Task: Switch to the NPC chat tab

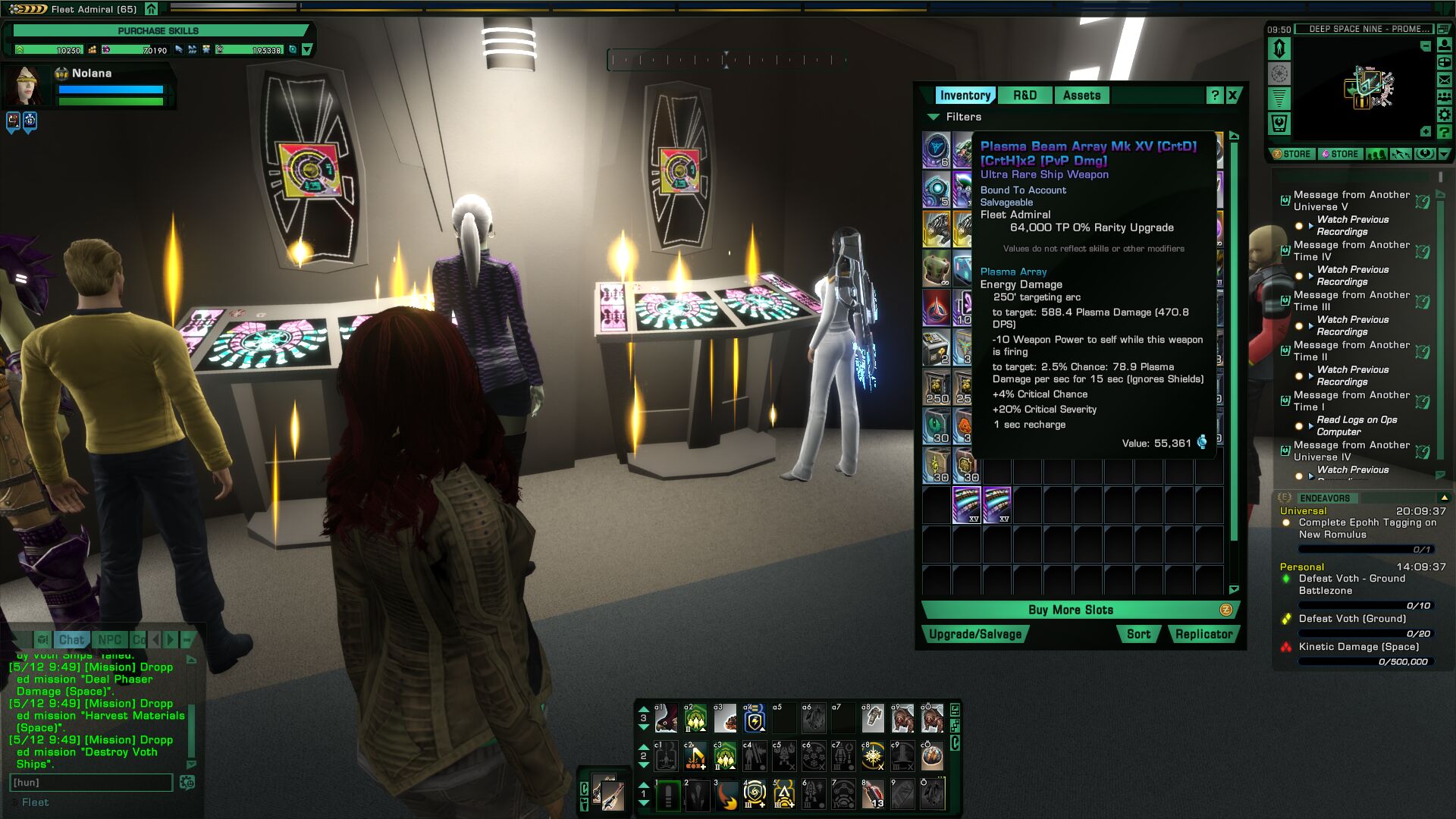Action: pos(109,640)
